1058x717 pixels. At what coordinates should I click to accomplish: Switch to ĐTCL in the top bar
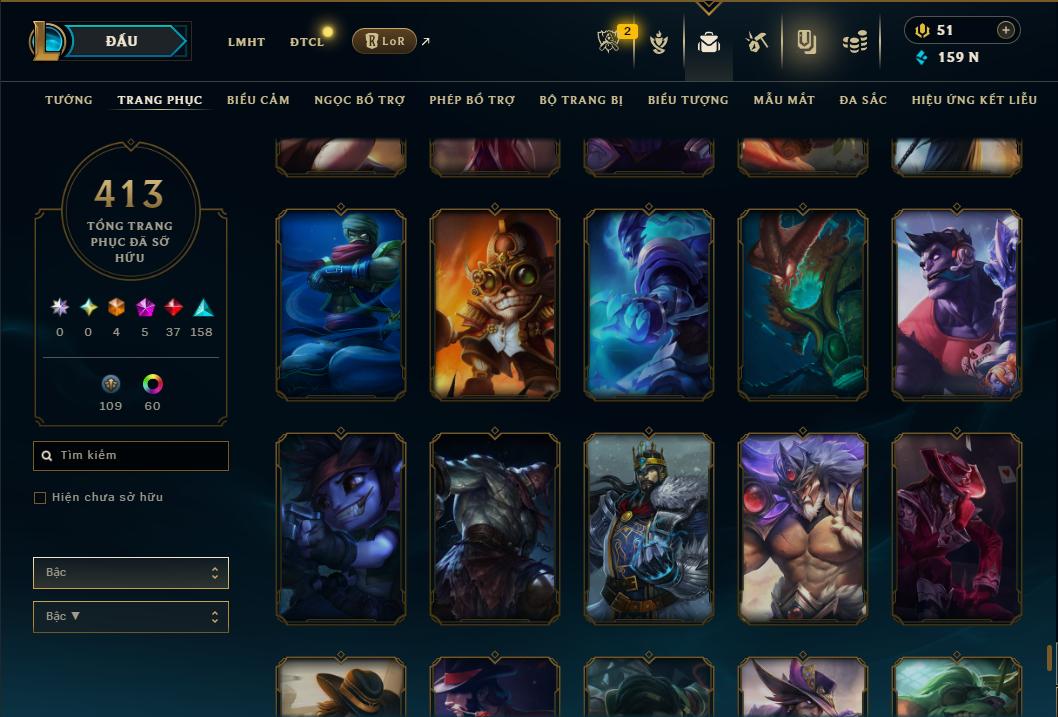point(307,42)
